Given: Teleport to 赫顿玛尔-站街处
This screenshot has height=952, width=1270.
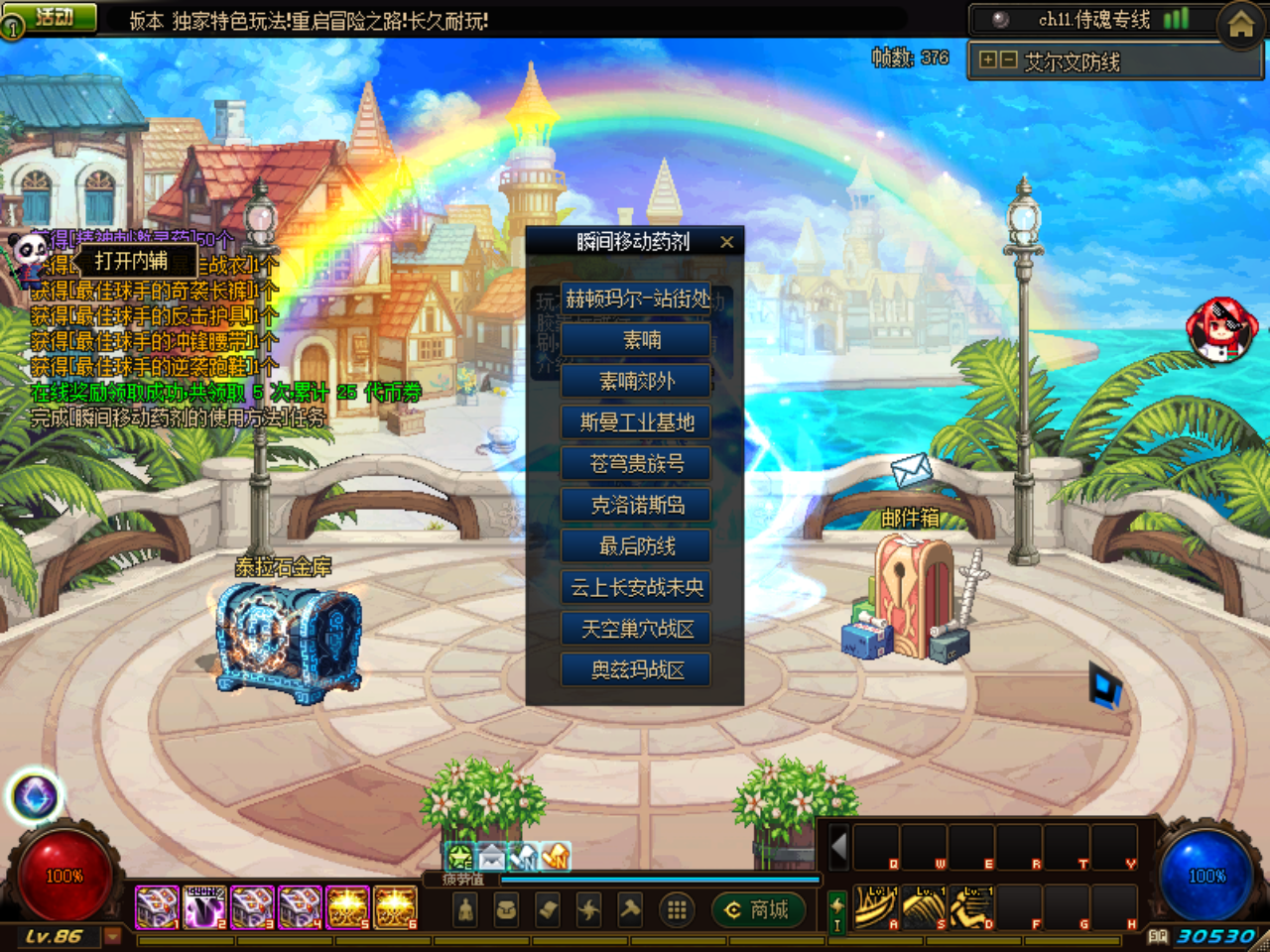Looking at the screenshot, I should pos(635,298).
